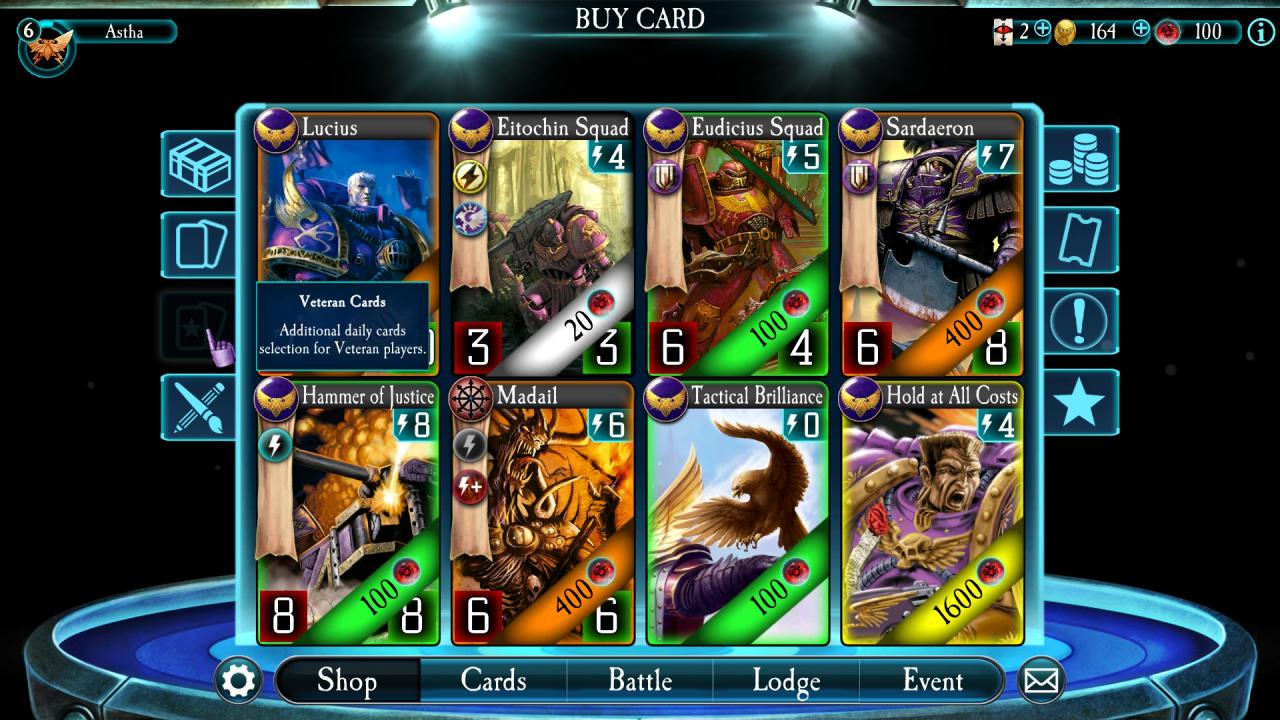Screen dimensions: 1280x720
Task: Open the Lodge tab
Action: (x=786, y=681)
